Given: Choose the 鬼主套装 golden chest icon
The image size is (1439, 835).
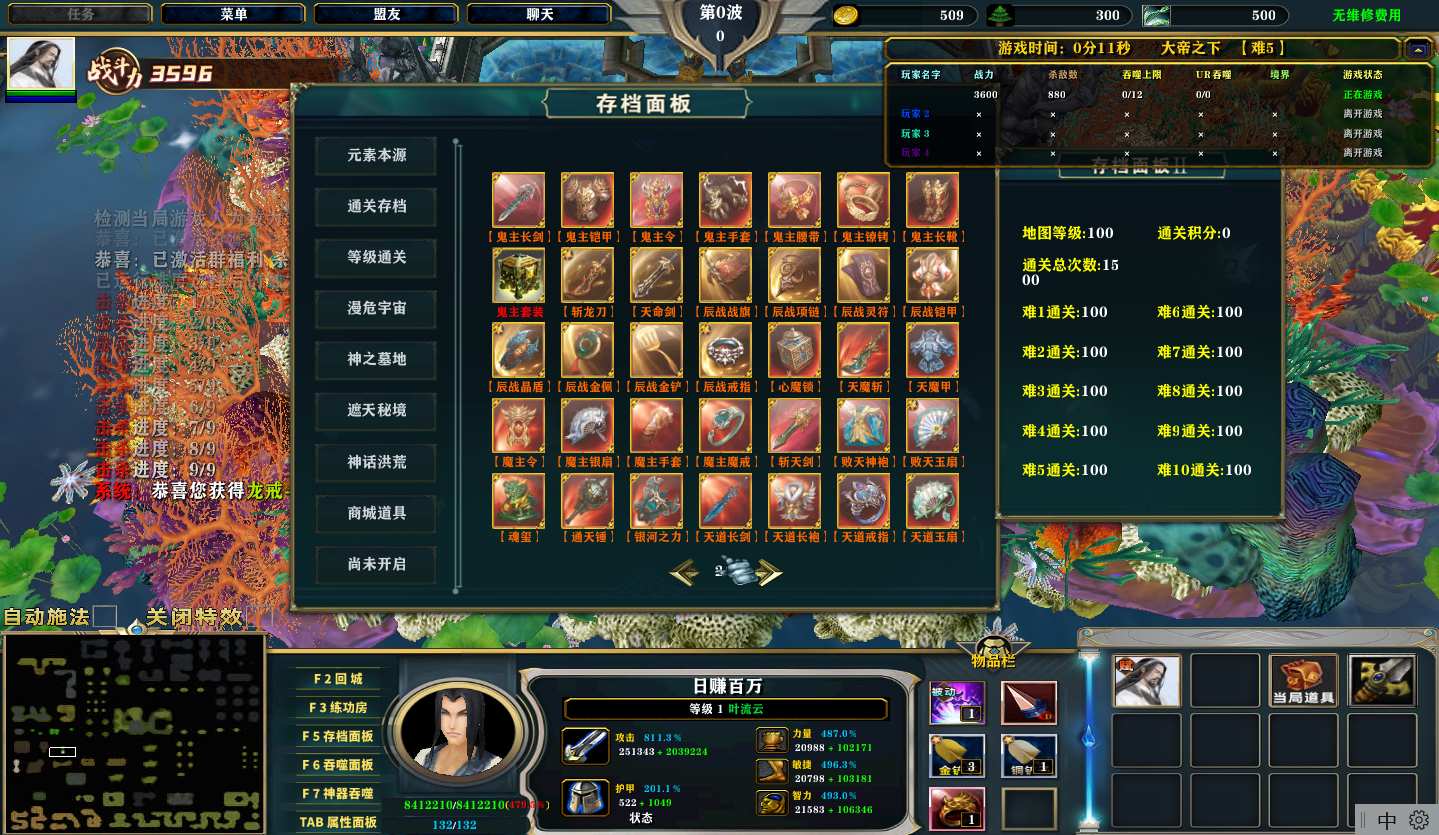Looking at the screenshot, I should point(518,275).
